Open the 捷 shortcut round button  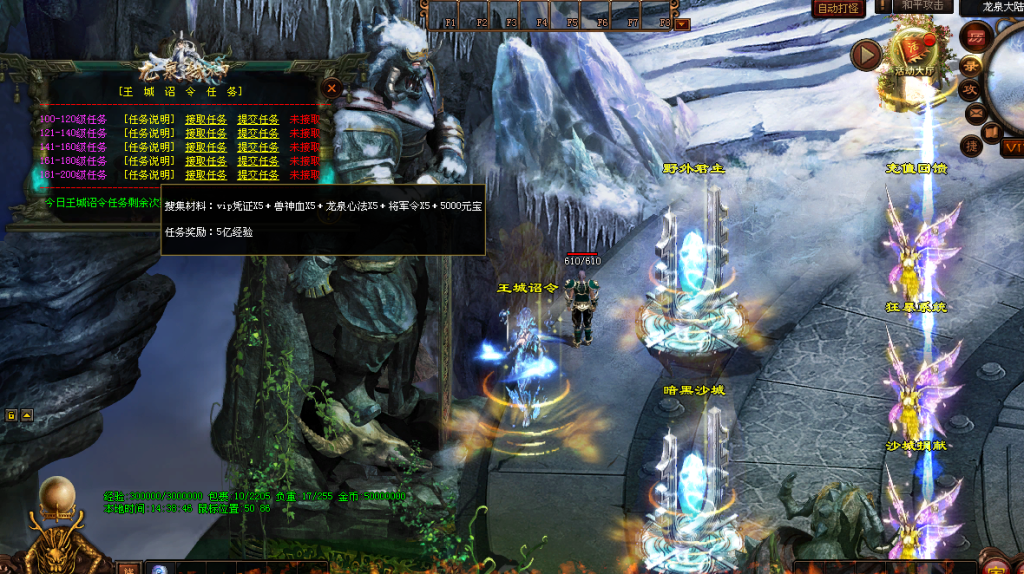pos(971,146)
